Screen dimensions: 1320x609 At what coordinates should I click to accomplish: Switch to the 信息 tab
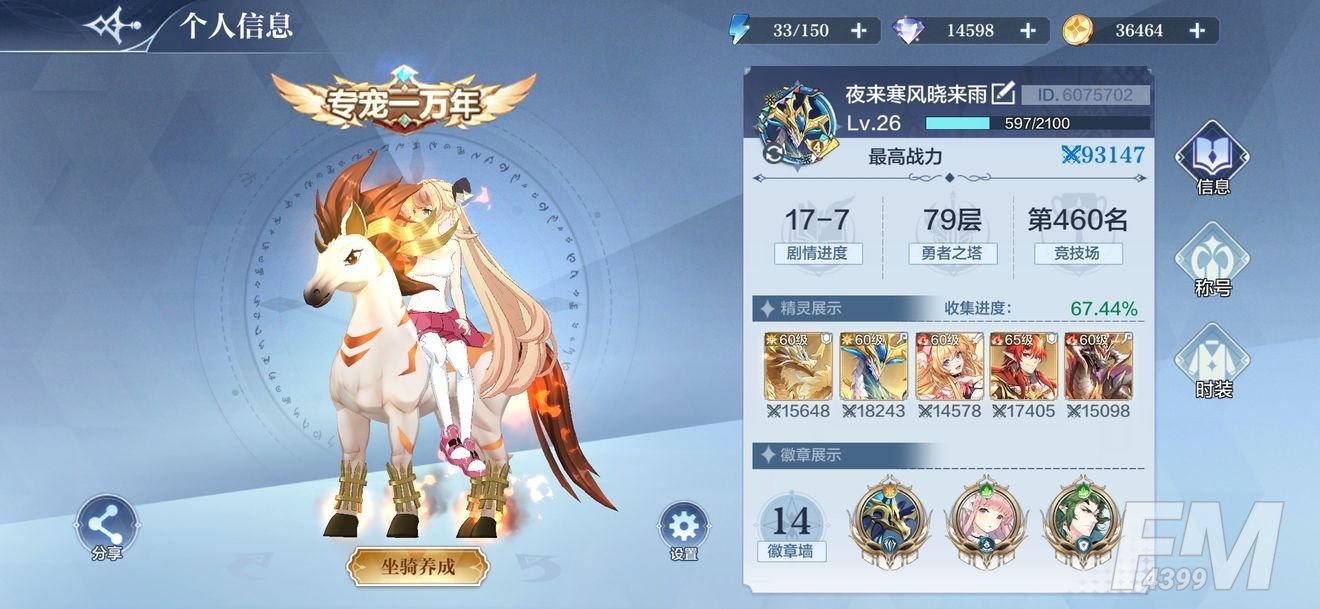(x=1212, y=157)
